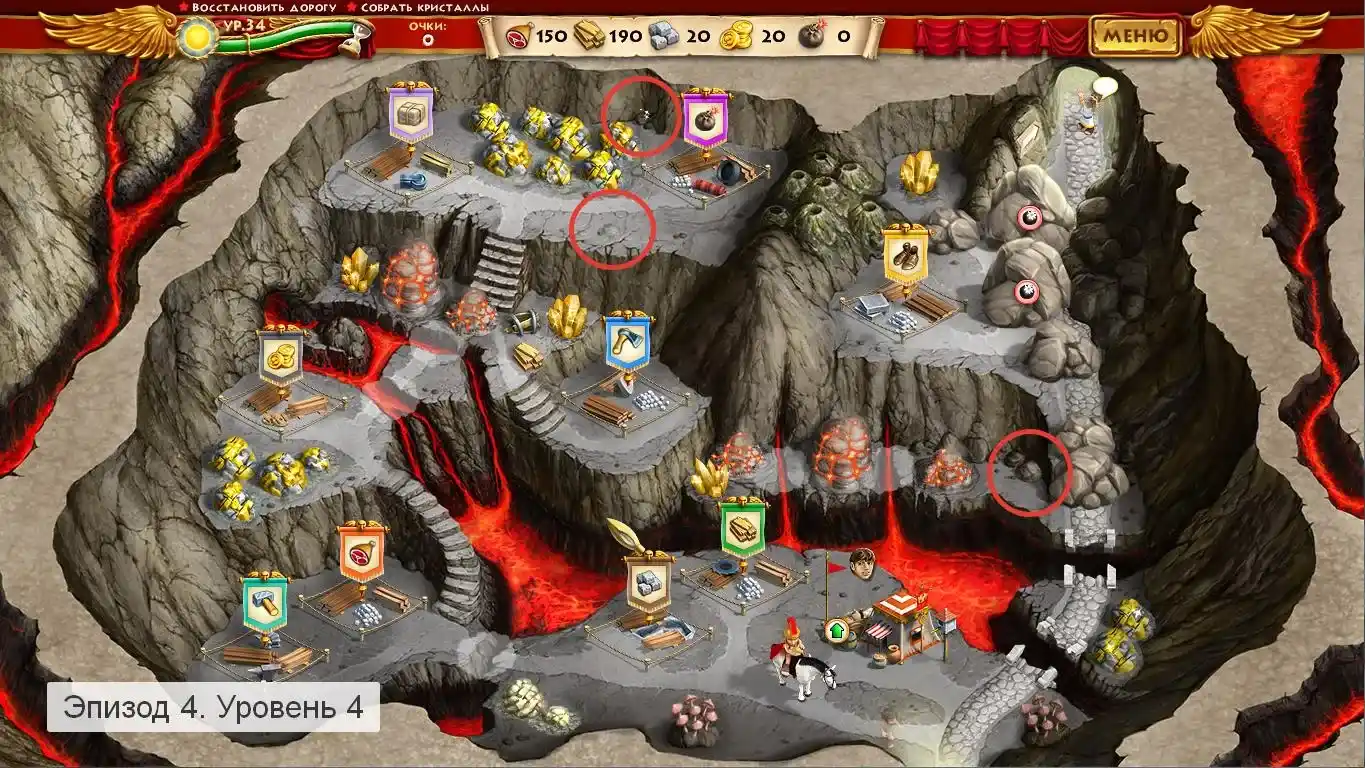Click the gold coins banner plot
The image size is (1365, 768).
pyautogui.click(x=281, y=356)
